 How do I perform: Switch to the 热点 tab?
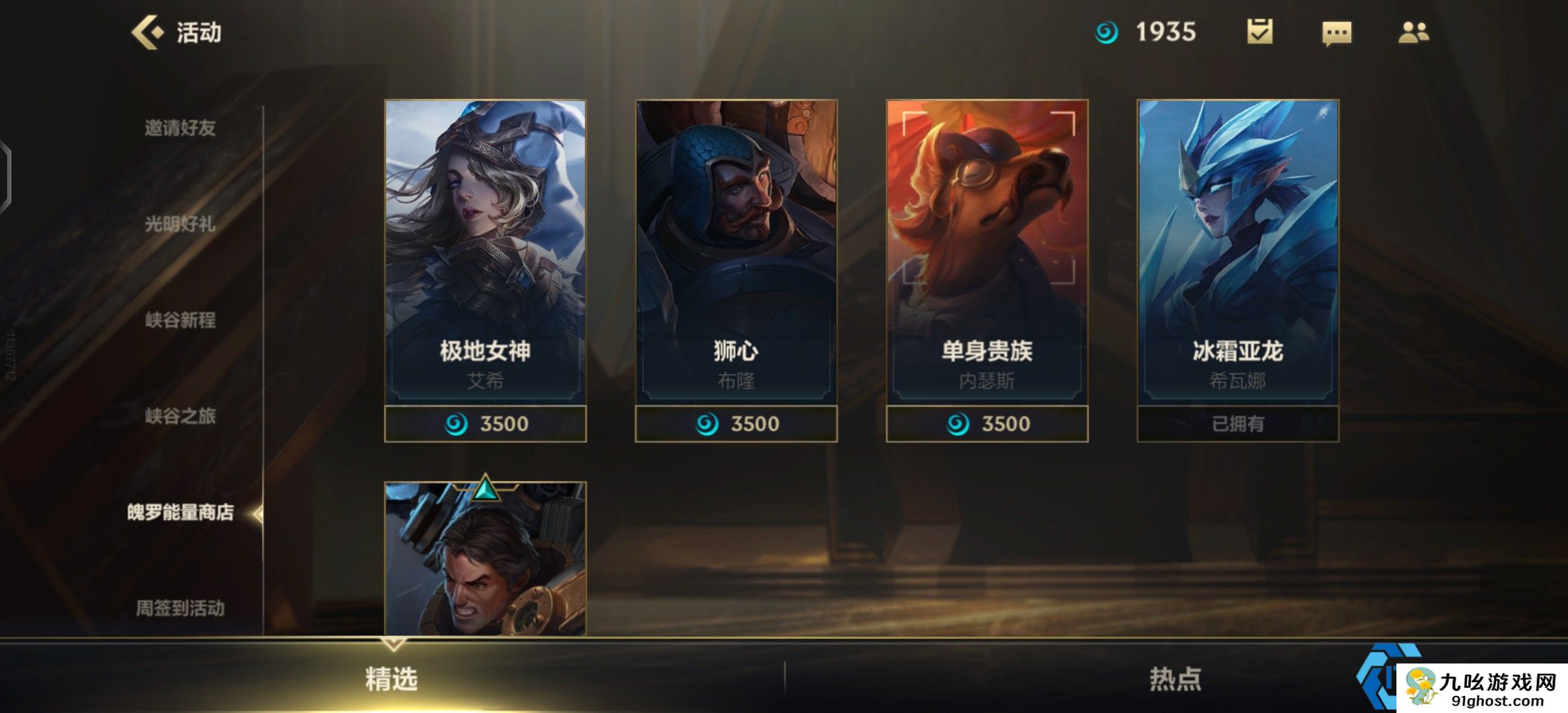tap(1175, 679)
